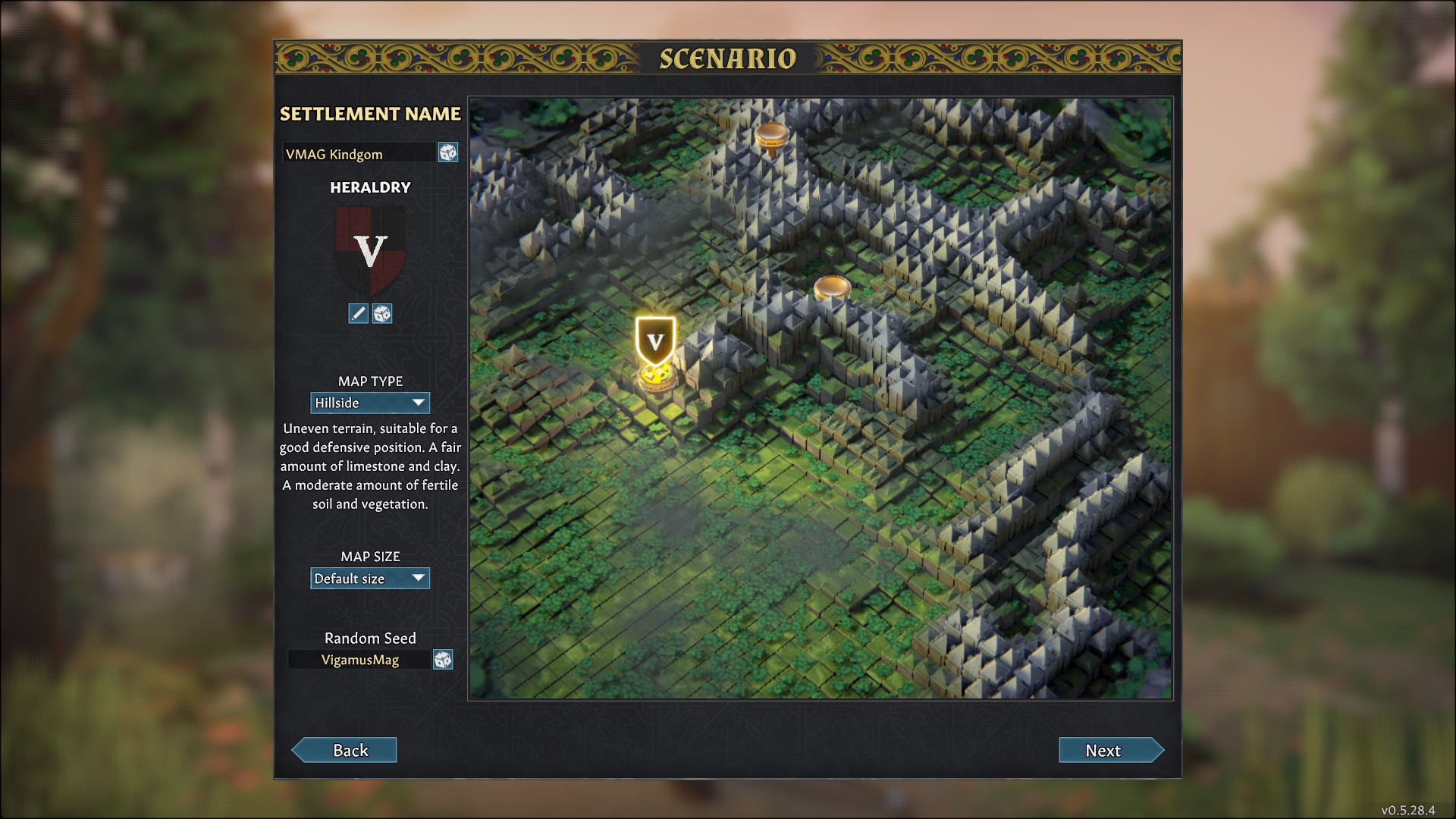The height and width of the screenshot is (819, 1456).
Task: Open the Map Type dropdown
Action: point(370,403)
